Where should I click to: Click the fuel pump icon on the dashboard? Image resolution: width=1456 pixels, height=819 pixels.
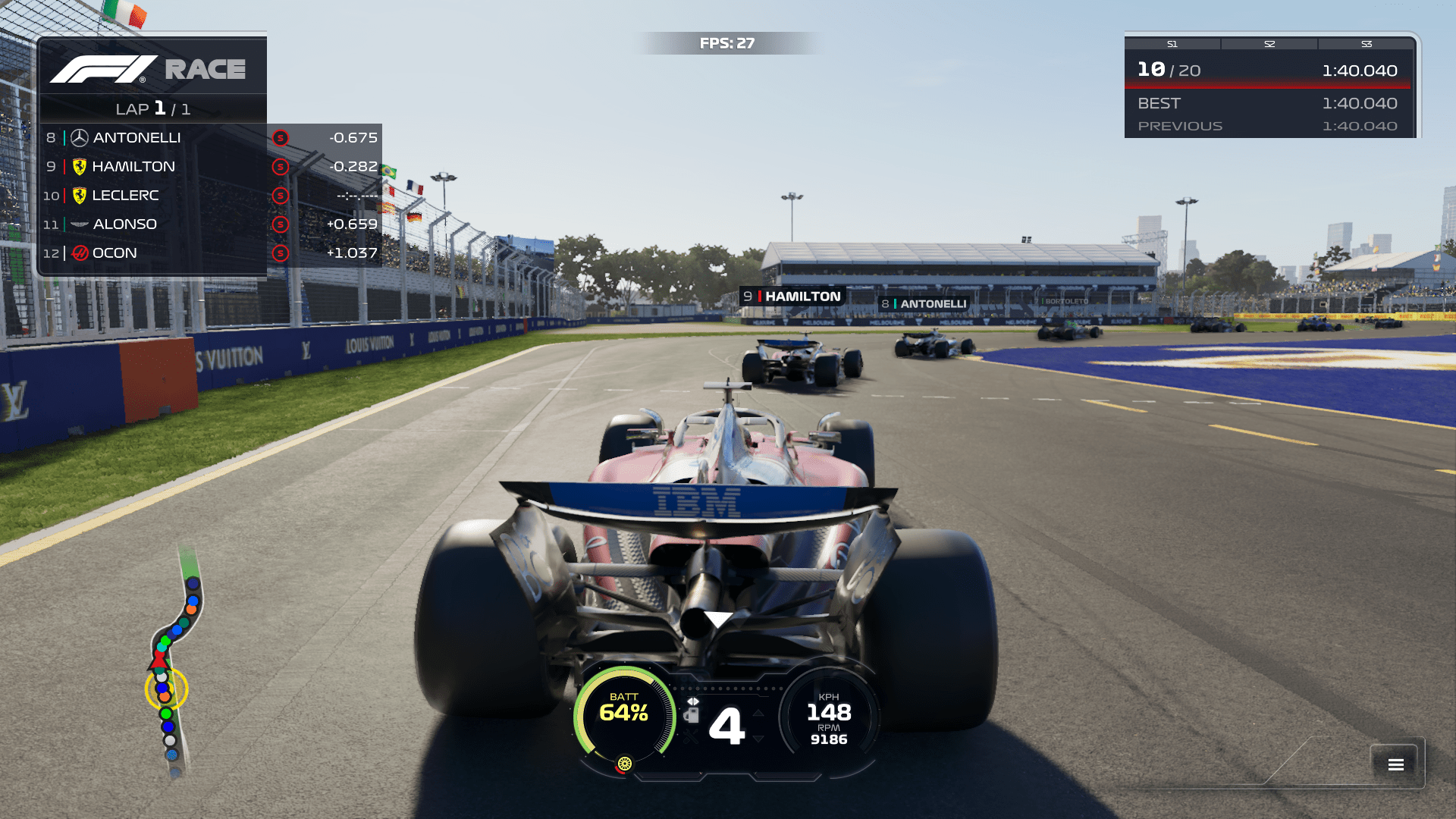(x=693, y=714)
